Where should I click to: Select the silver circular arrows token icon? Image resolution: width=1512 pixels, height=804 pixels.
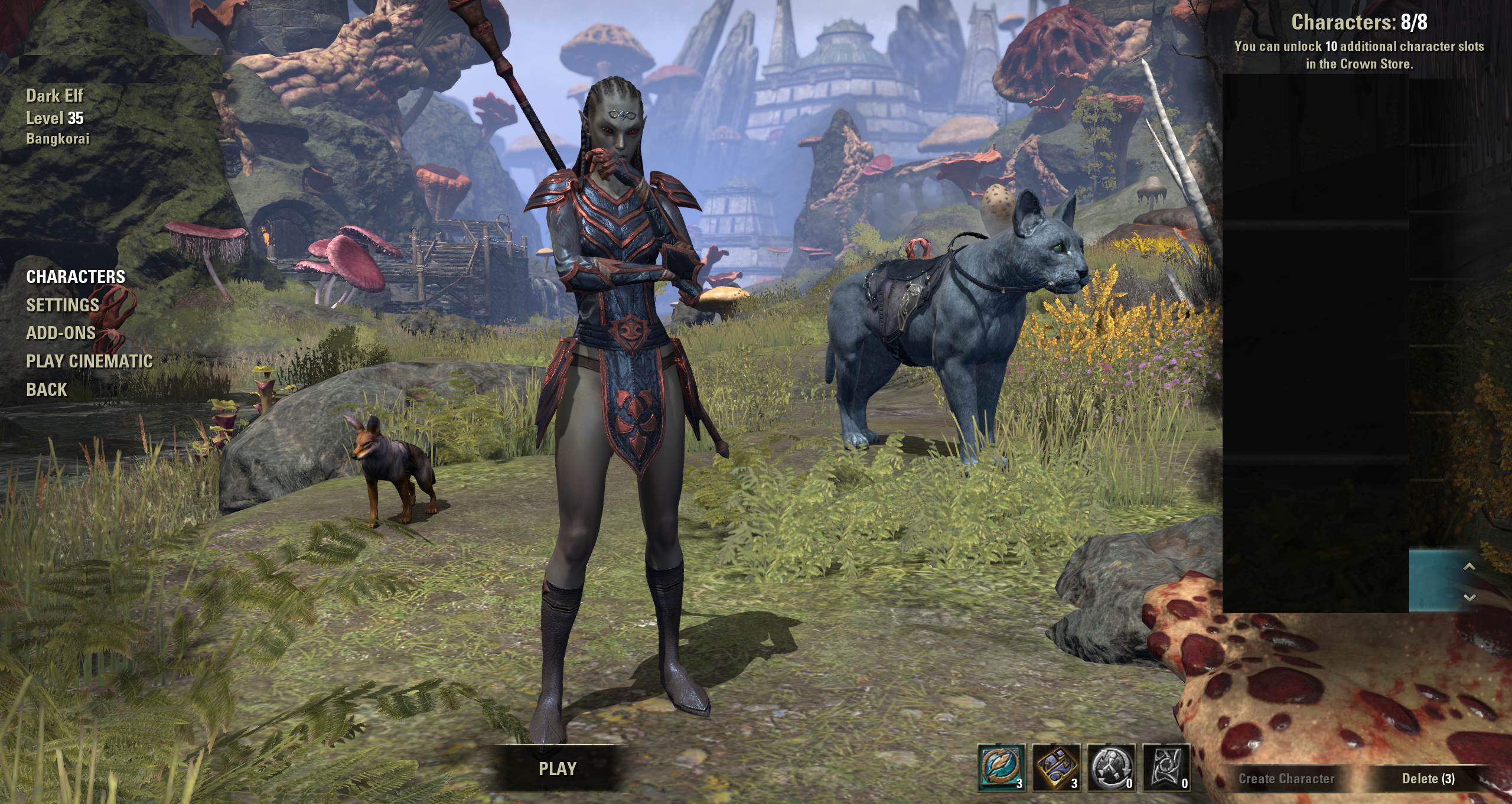coord(1111,767)
